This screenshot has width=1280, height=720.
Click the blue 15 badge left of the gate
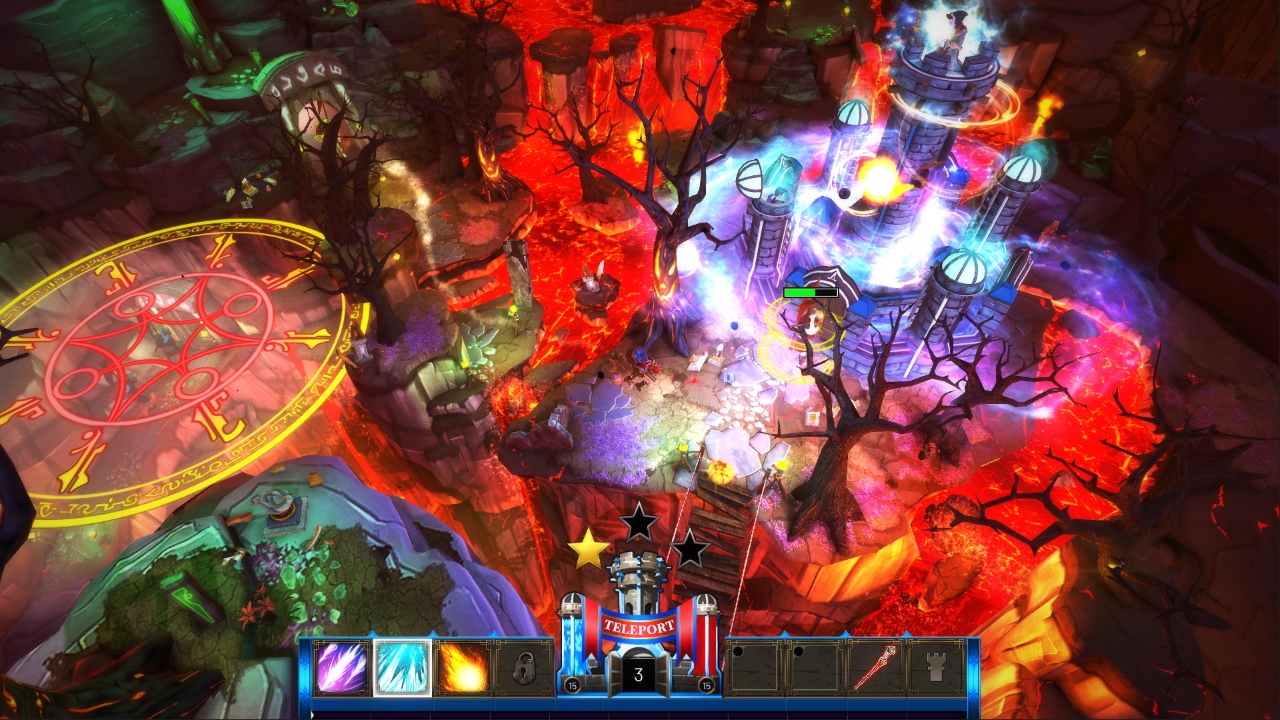[x=572, y=687]
